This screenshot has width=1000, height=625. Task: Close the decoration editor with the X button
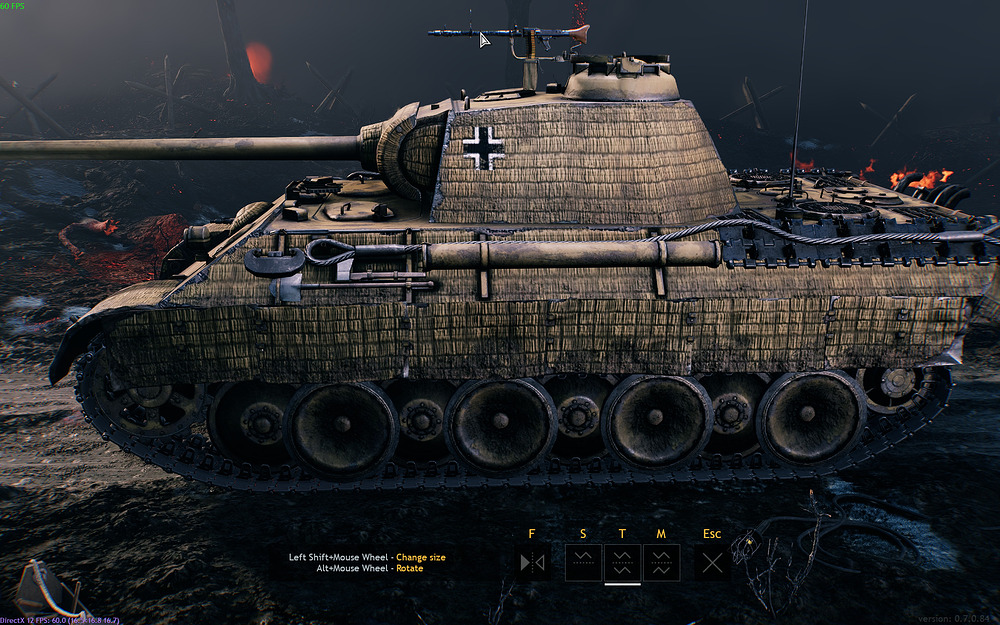(x=712, y=563)
